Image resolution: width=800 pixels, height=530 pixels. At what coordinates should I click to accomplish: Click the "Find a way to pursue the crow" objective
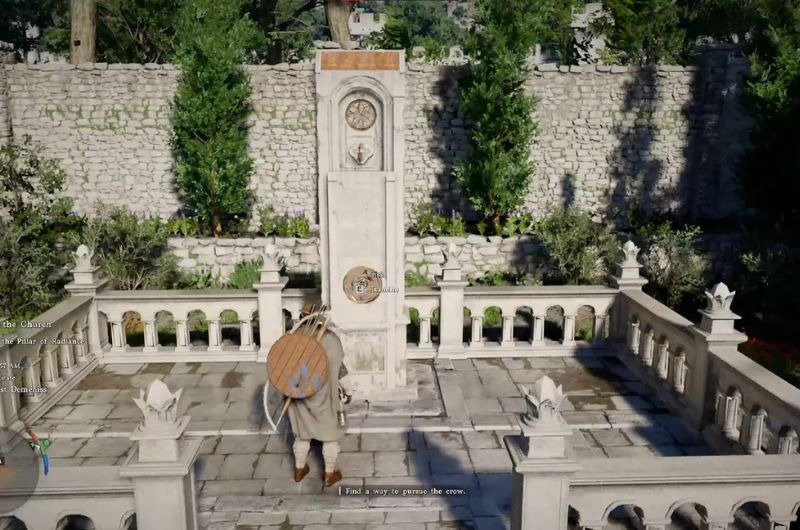(399, 491)
